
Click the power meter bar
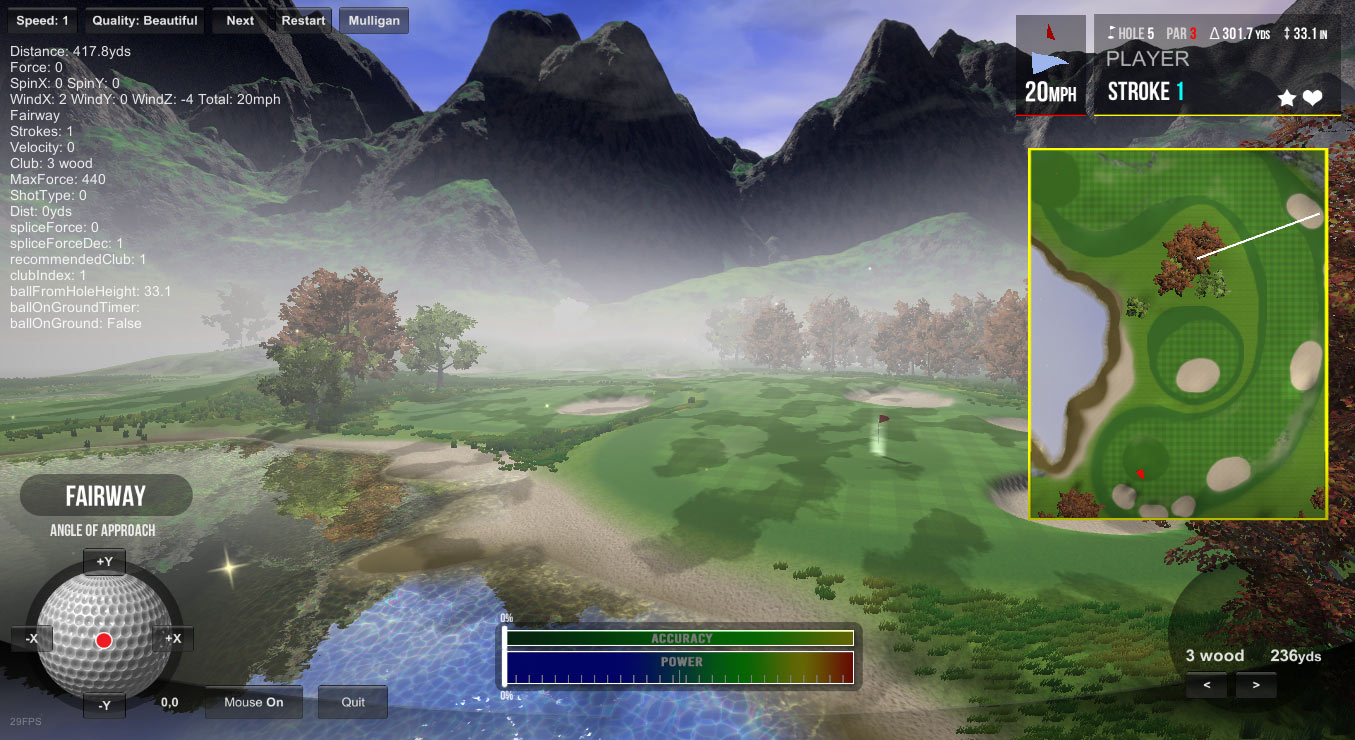coord(680,667)
